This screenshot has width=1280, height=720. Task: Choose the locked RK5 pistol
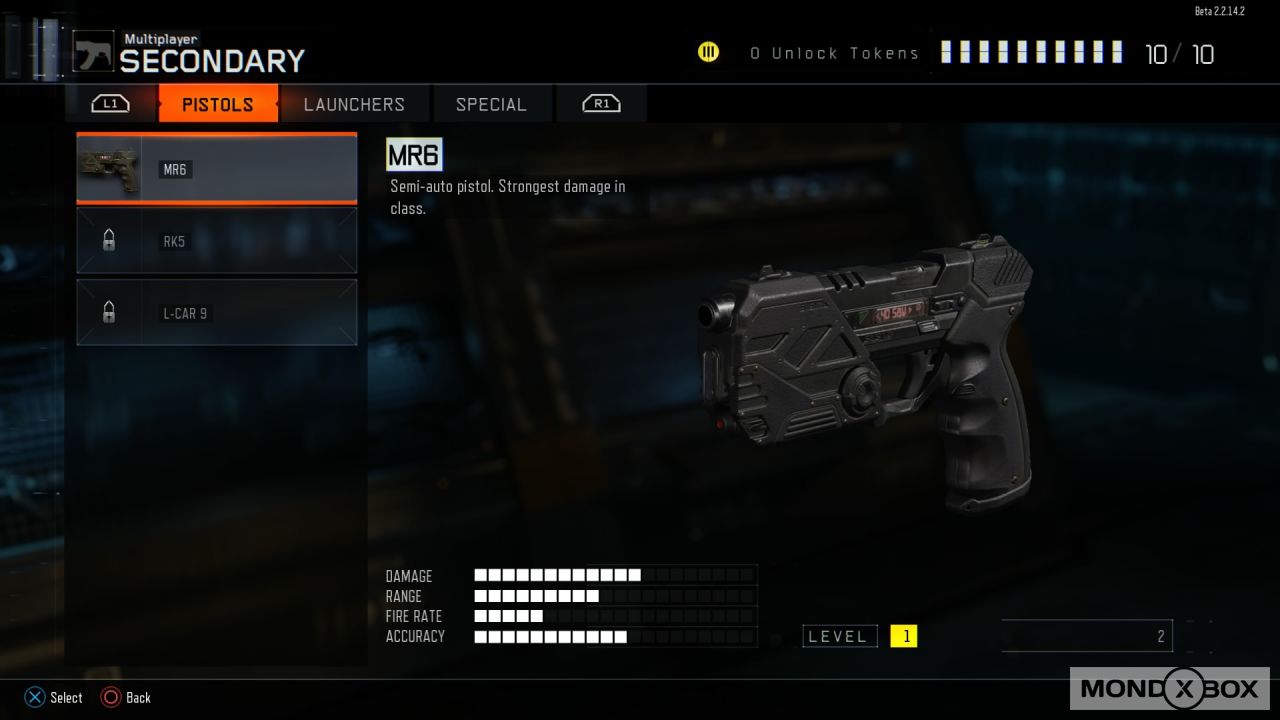tap(217, 241)
